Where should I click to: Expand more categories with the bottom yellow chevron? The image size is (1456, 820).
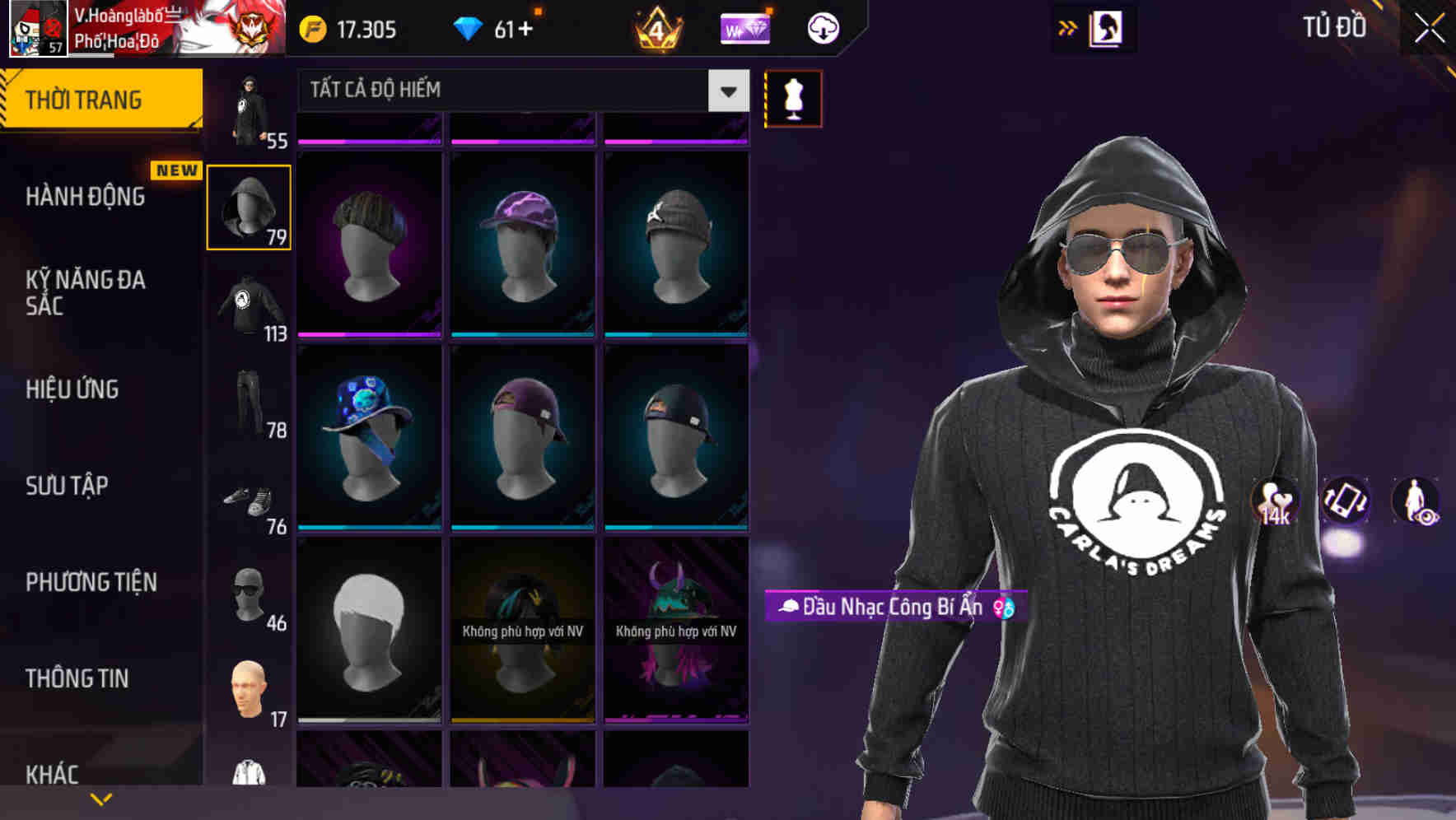(x=100, y=797)
